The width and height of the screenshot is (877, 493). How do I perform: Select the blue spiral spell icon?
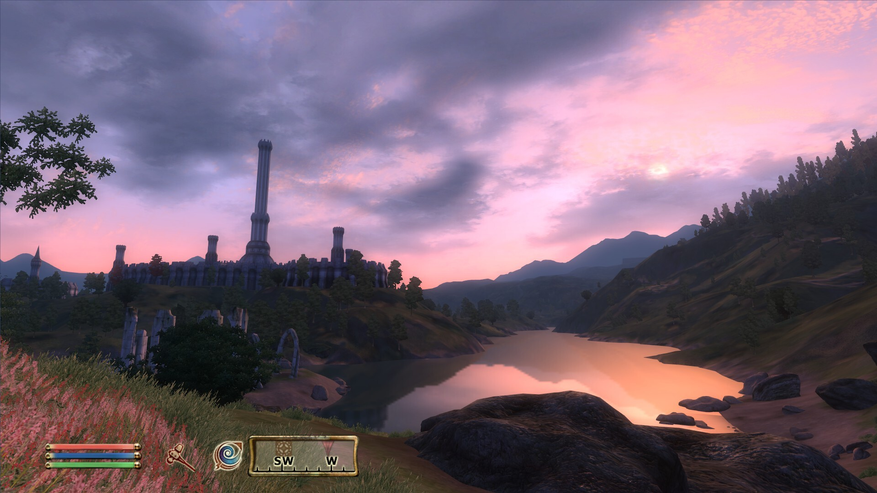pos(228,455)
